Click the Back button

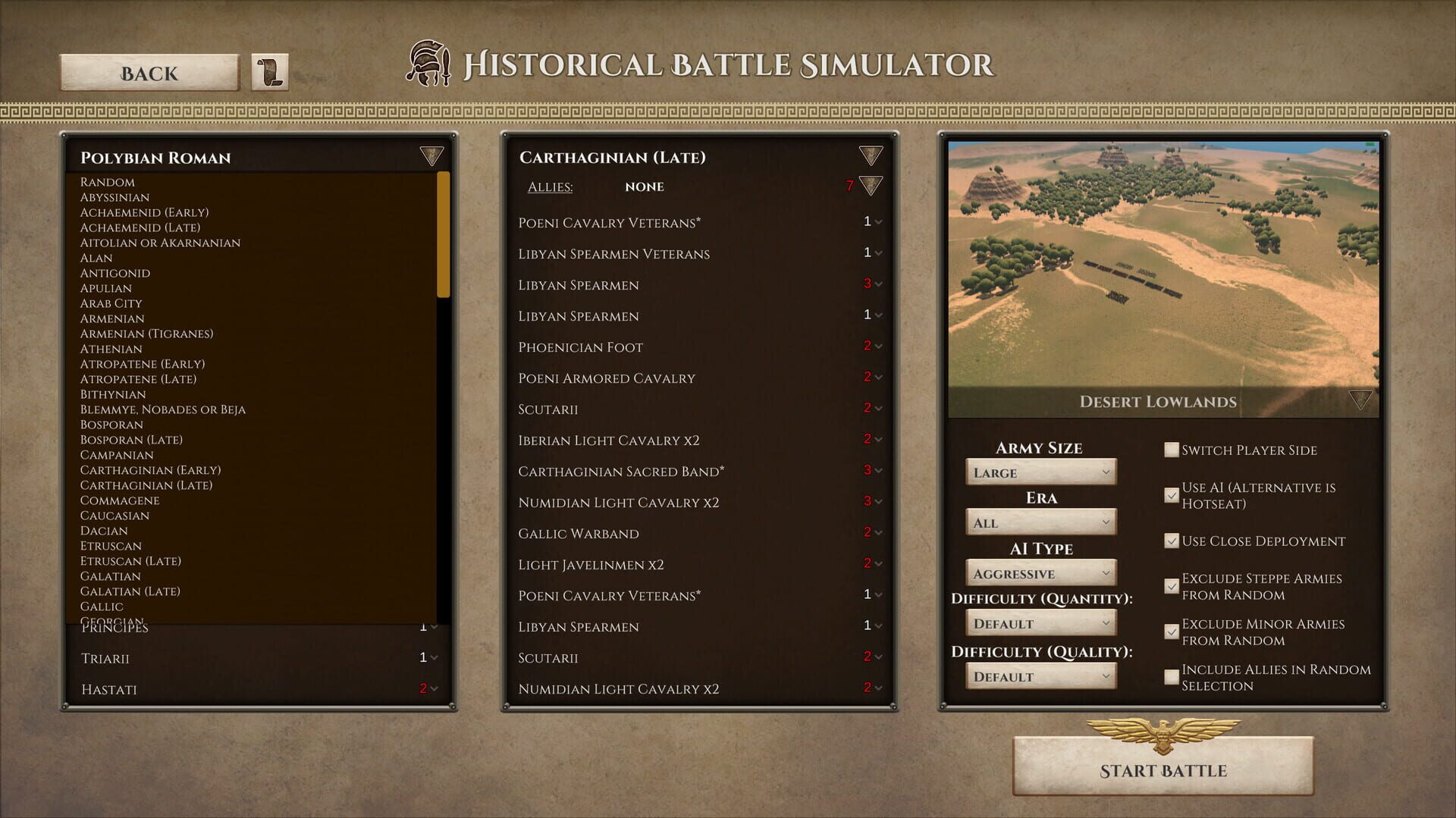(x=149, y=73)
